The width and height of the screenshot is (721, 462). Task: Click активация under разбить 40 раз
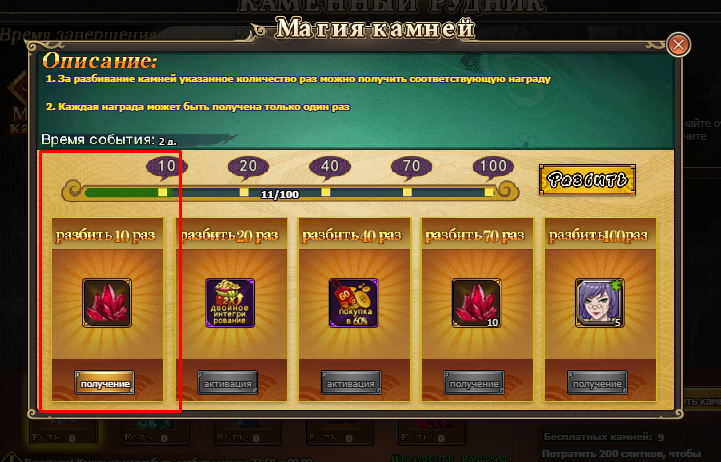point(351,383)
